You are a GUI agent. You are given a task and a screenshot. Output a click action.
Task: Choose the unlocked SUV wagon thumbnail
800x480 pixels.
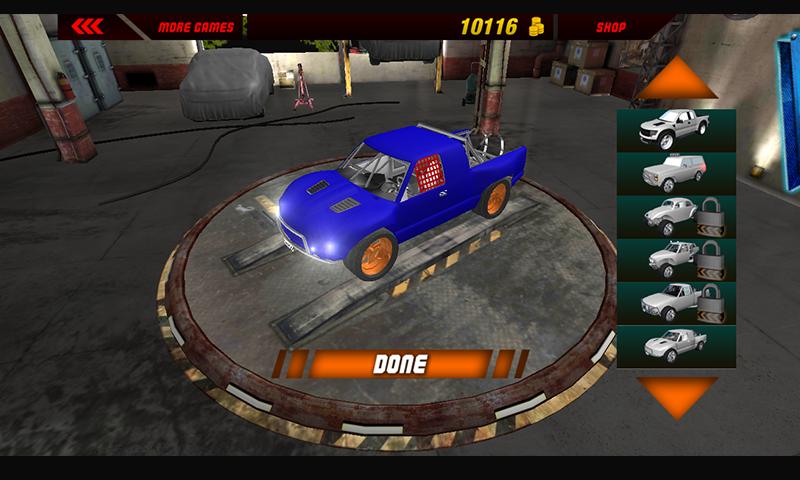point(676,173)
